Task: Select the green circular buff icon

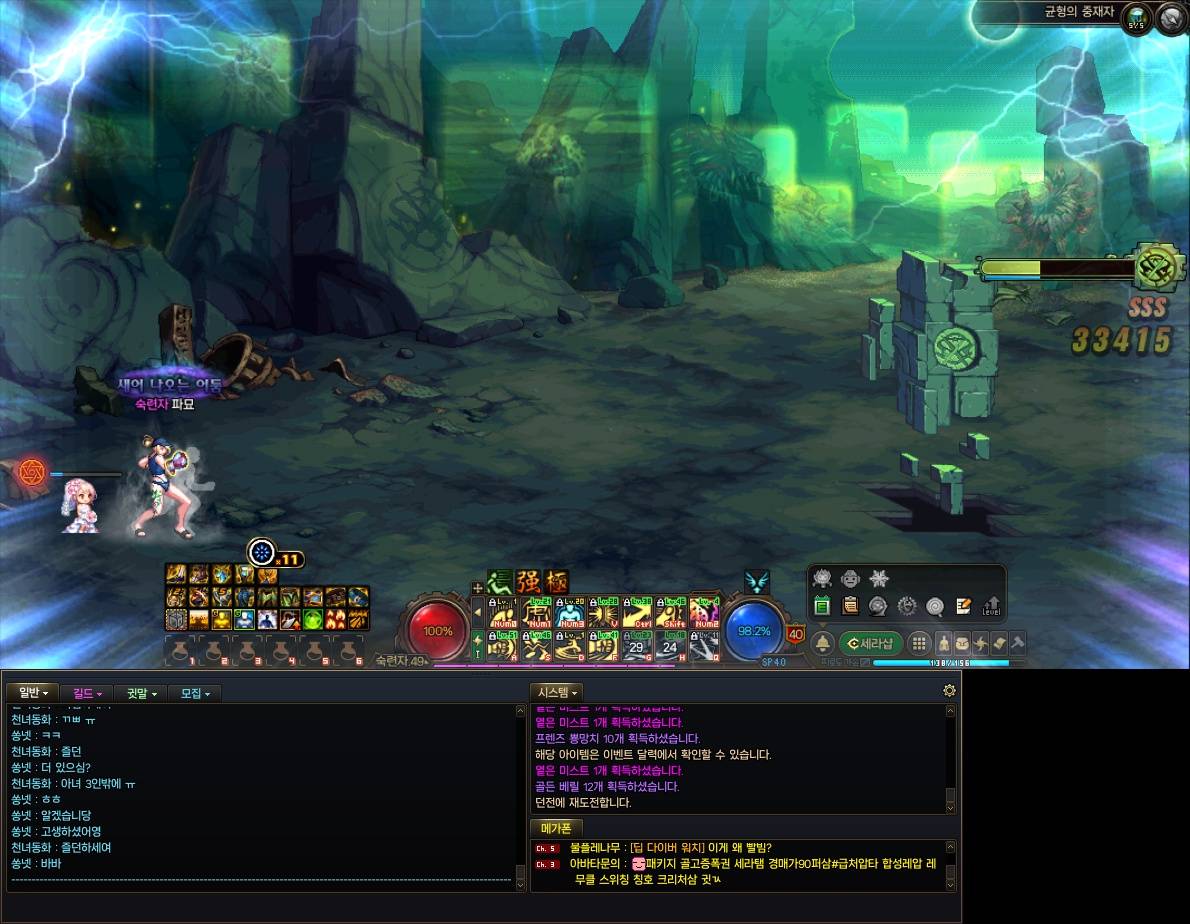Action: 313,619
